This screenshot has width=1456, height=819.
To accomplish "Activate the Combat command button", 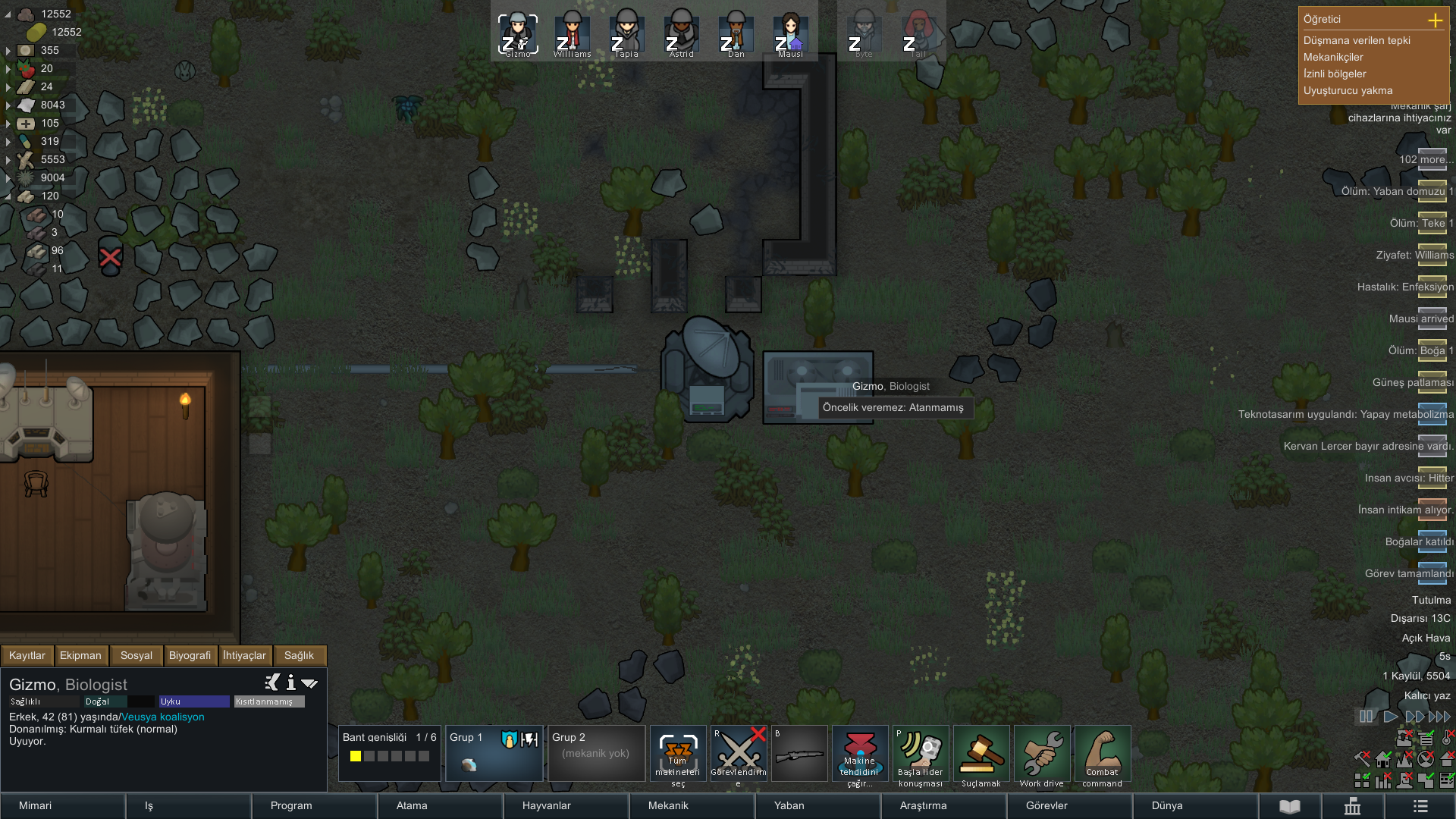I will pyautogui.click(x=1103, y=756).
